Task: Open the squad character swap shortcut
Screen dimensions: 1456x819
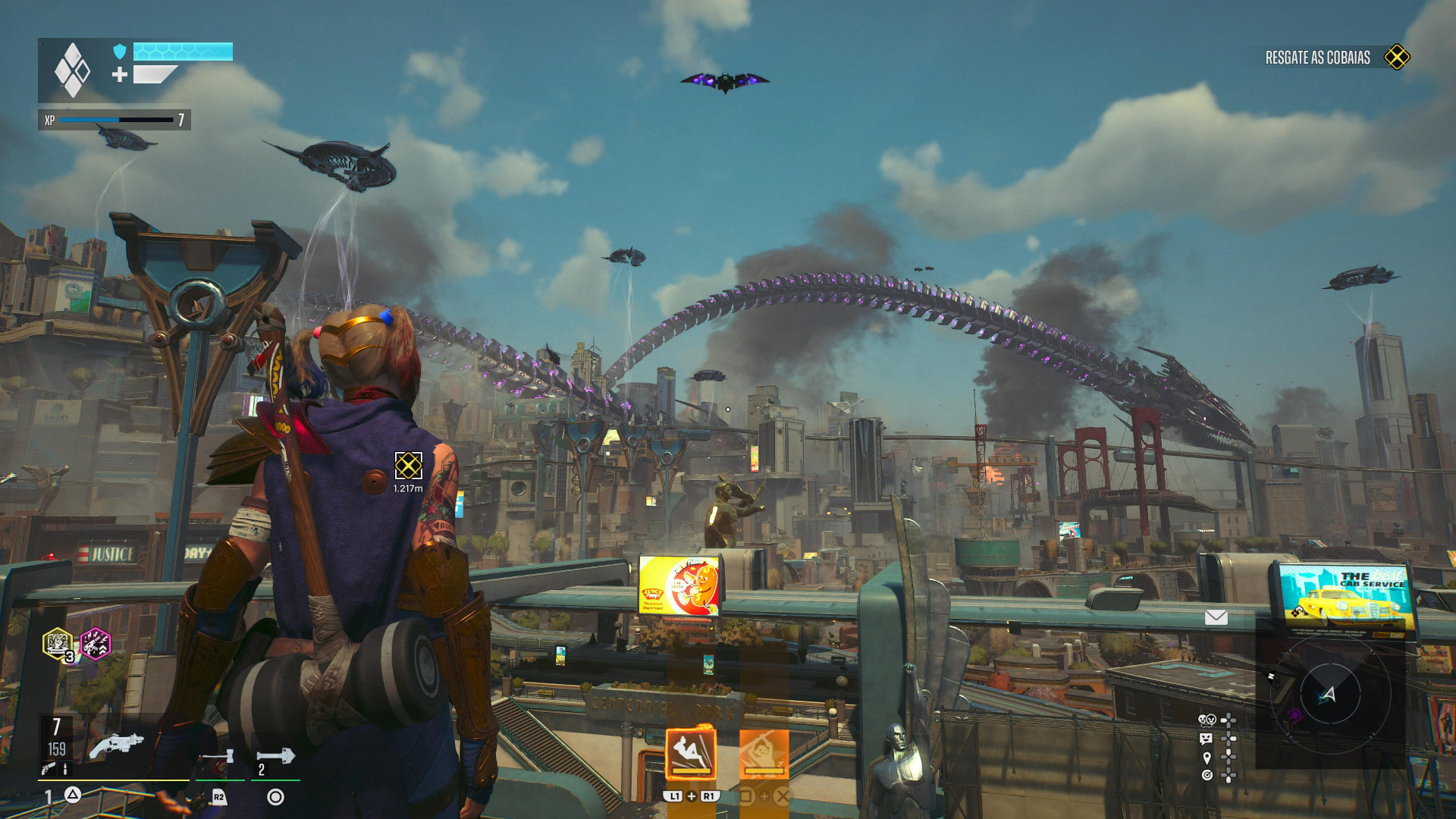Action: pos(1207,720)
